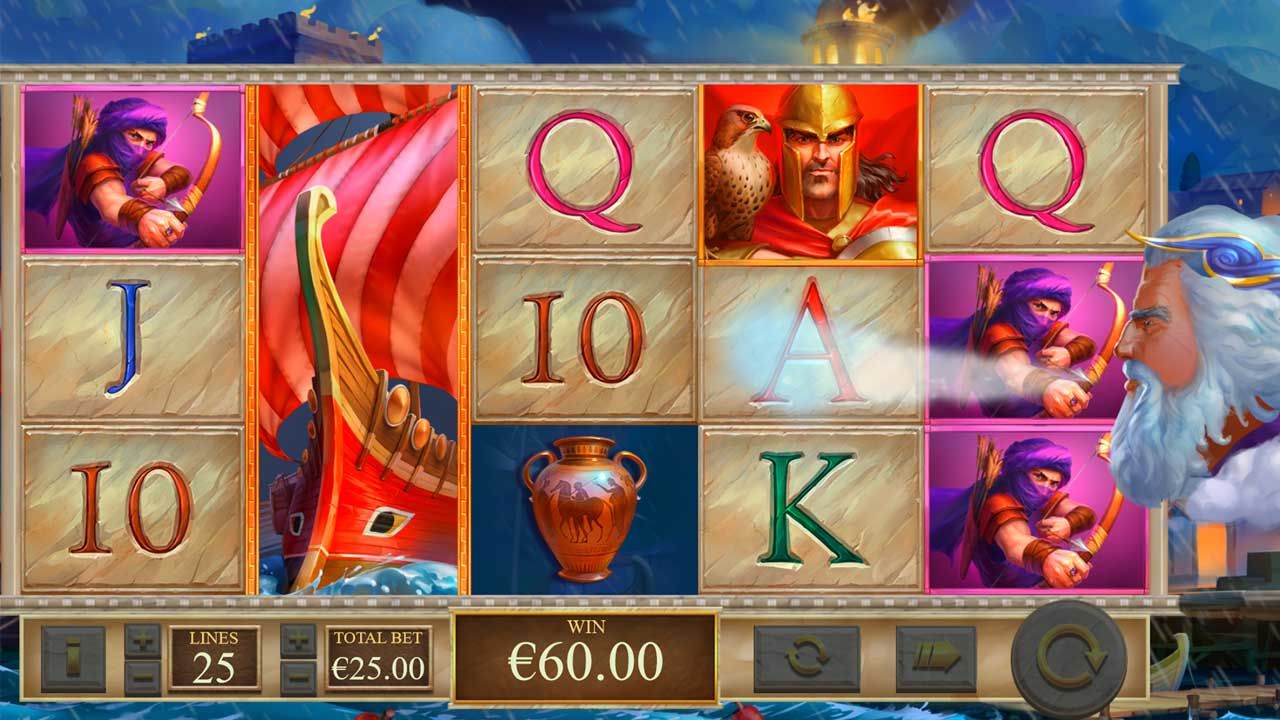Decrease lines using the minus icon
Image resolution: width=1280 pixels, height=720 pixels.
point(144,675)
